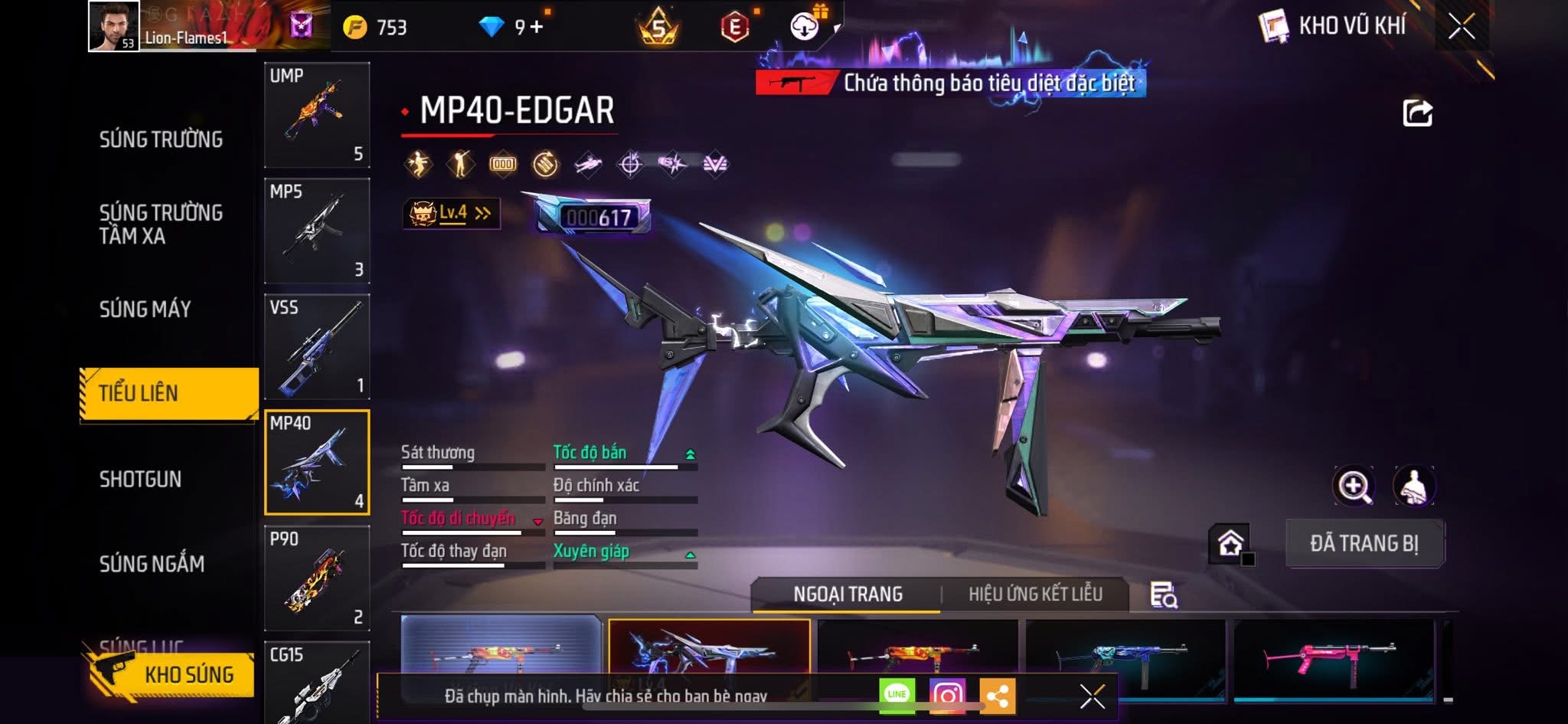Select the P90 weapon slot
The height and width of the screenshot is (724, 1568).
pyautogui.click(x=317, y=578)
